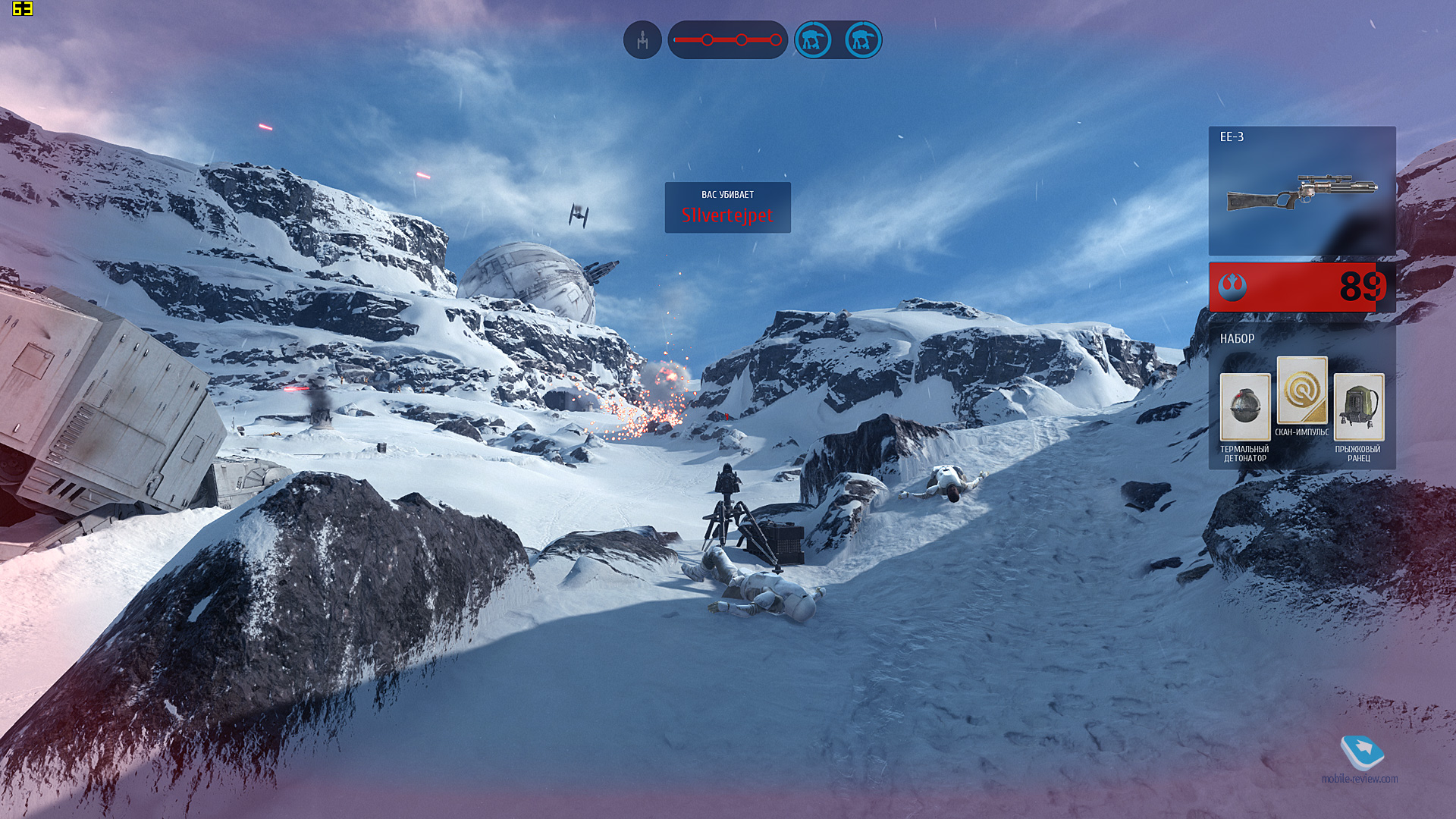Viewport: 1456px width, 819px height.
Task: Select the Thermal Detonator card
Action: coord(1244,407)
